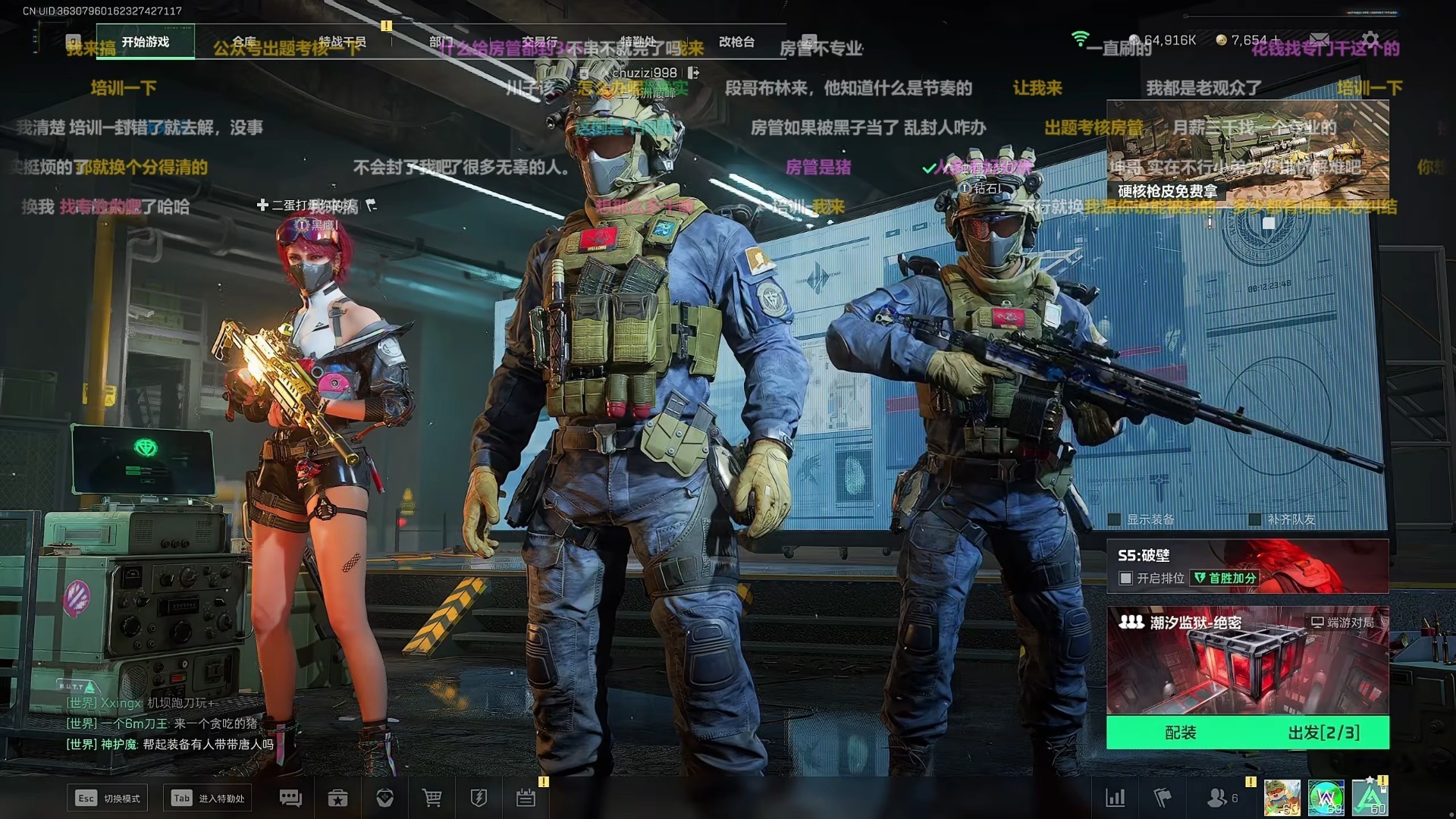Screen dimensions: 1456x819
Task: Click the 切换模式 switch-mode button
Action: [107, 798]
